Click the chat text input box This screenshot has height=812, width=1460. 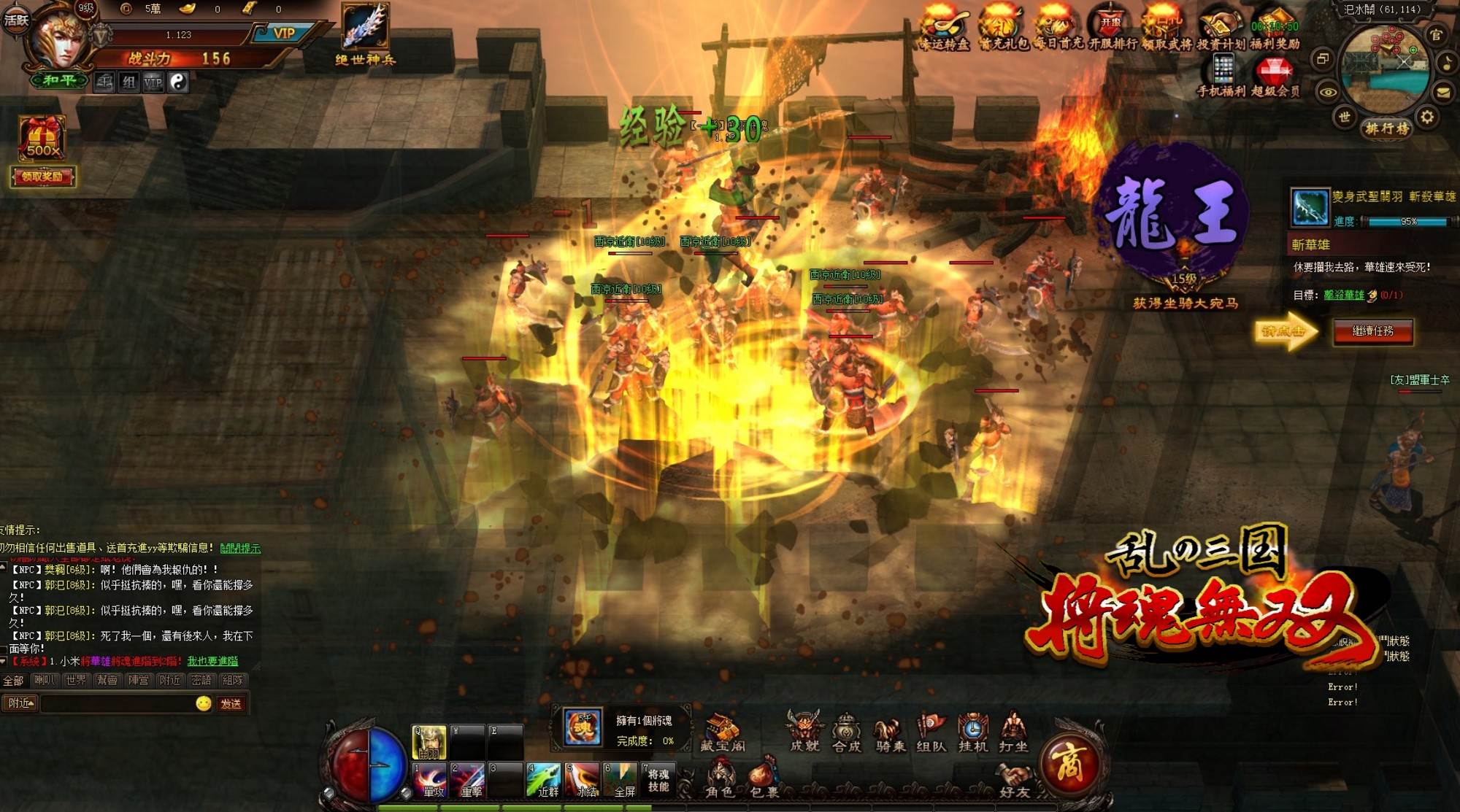point(117,703)
